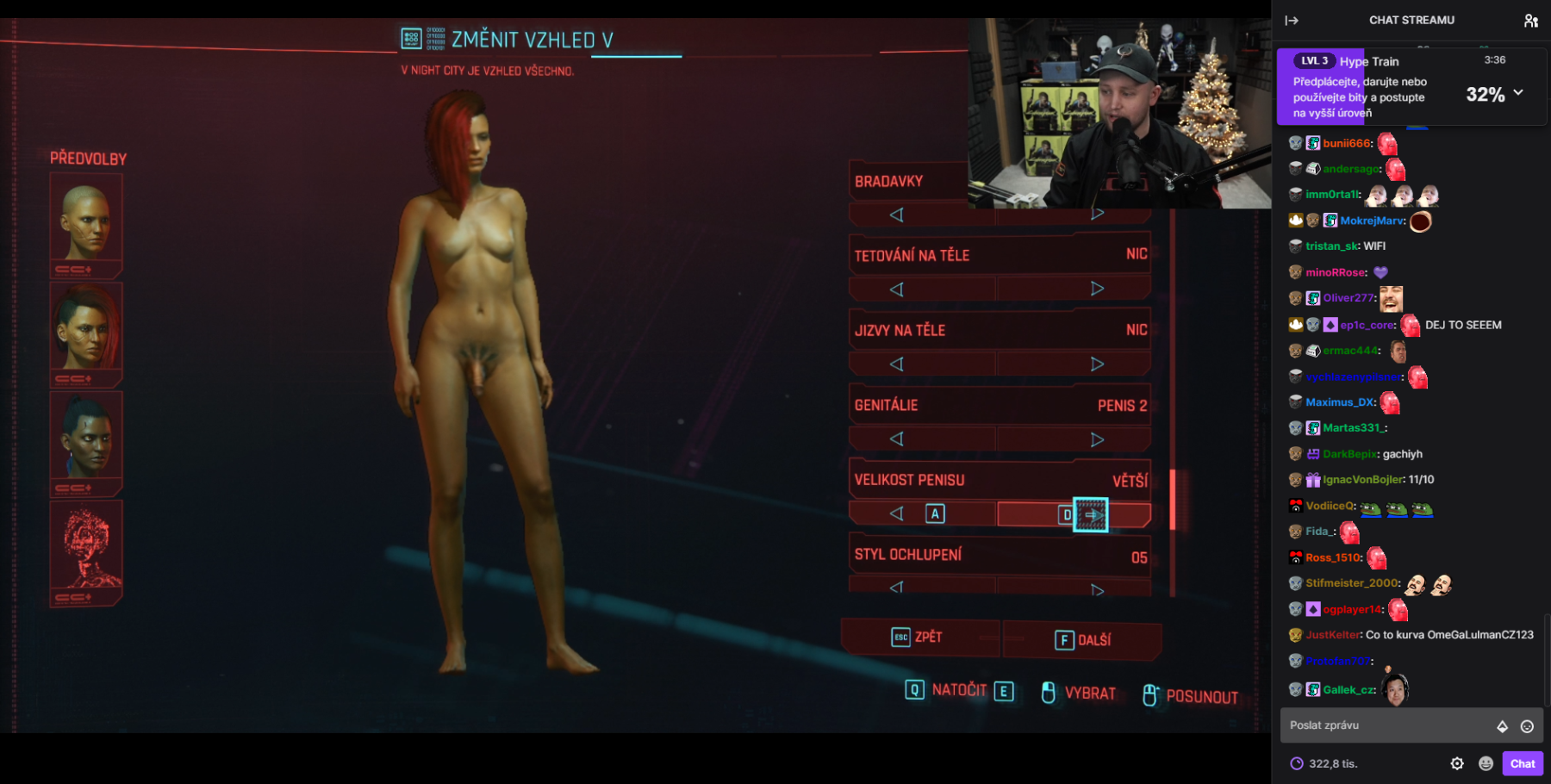Expand the Hype Train banner
This screenshot has height=784, width=1551.
click(x=1518, y=92)
